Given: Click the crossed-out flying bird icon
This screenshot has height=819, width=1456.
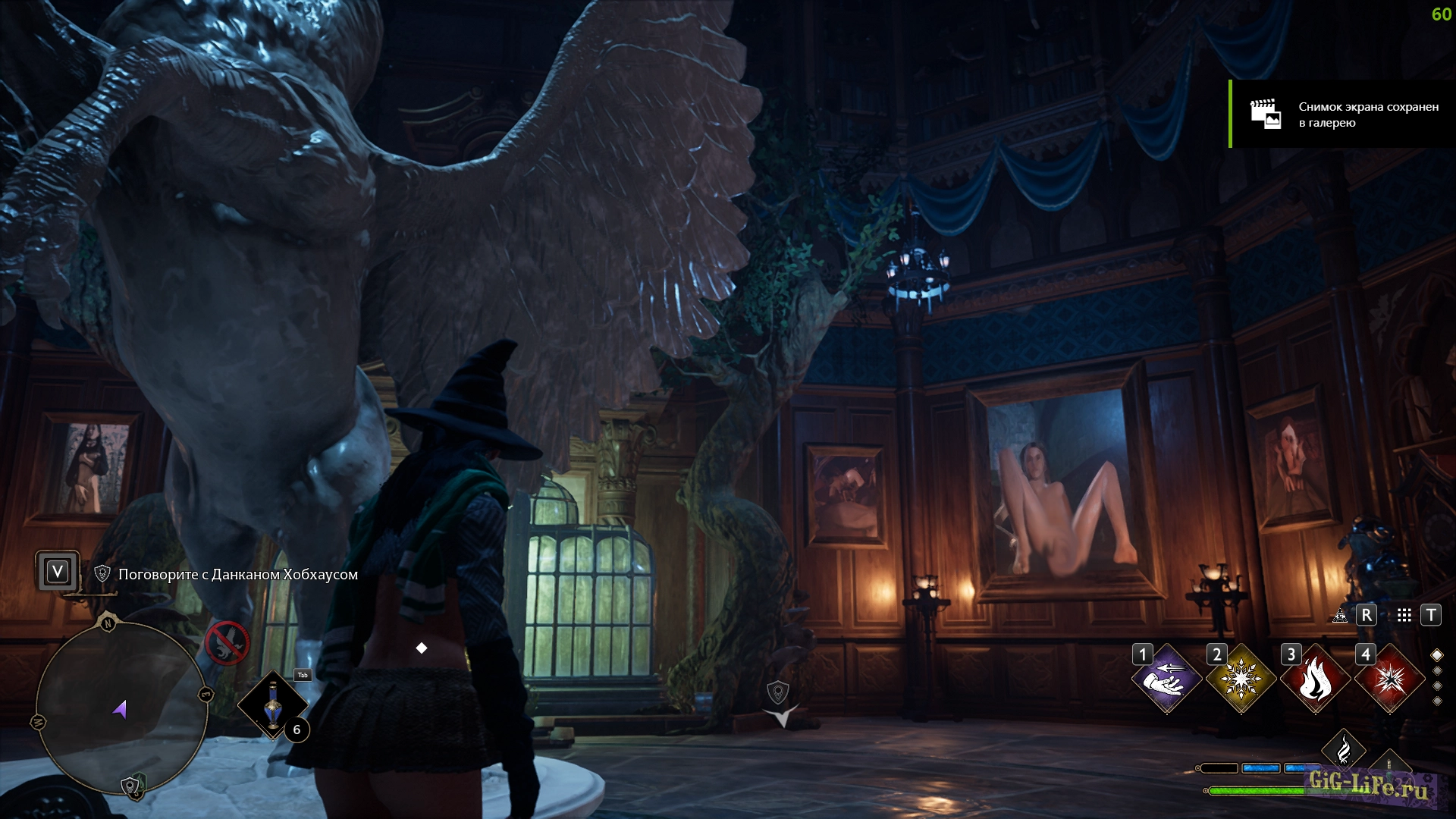Looking at the screenshot, I should [227, 643].
